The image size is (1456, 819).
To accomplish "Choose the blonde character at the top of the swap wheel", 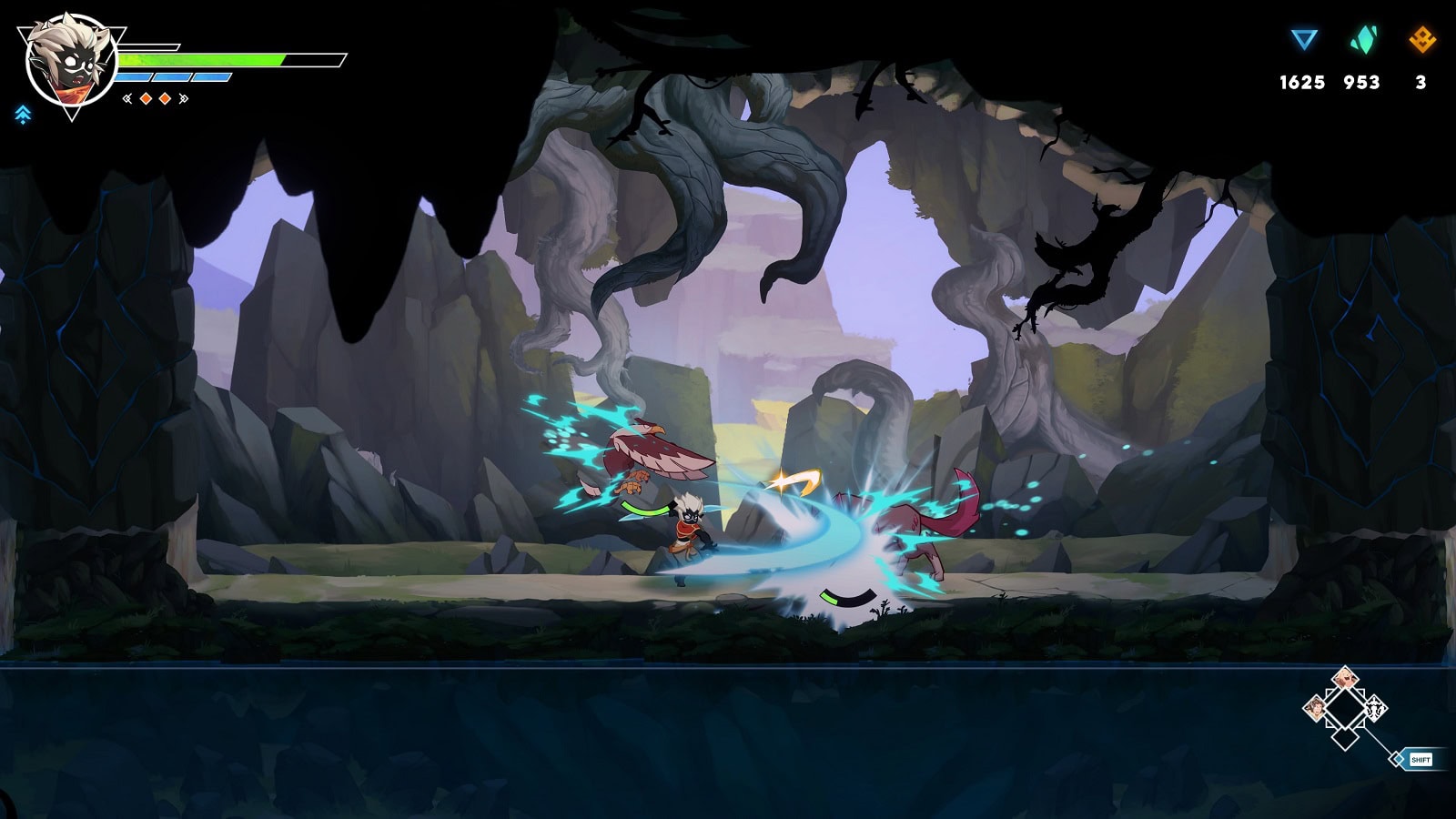I will [1345, 679].
